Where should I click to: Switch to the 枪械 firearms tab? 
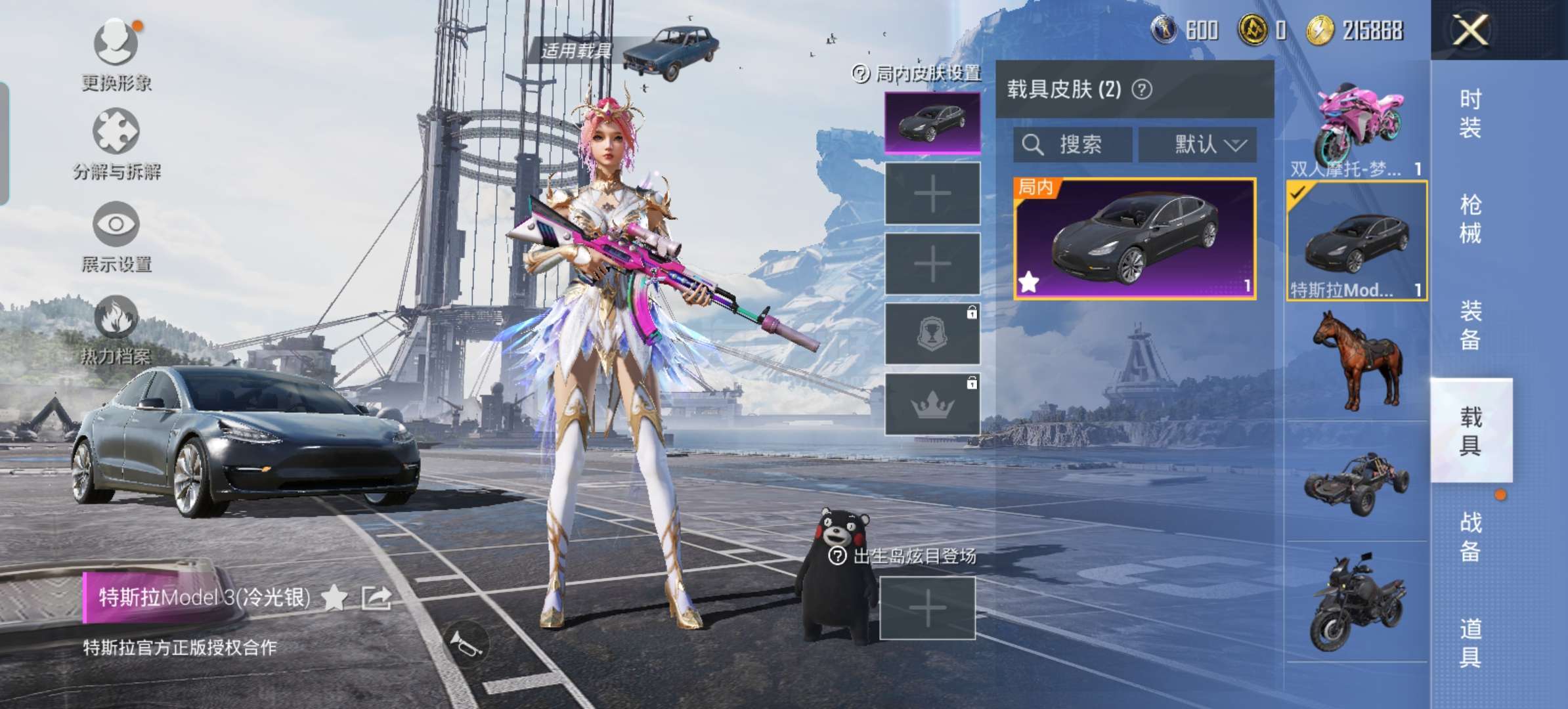(1470, 219)
